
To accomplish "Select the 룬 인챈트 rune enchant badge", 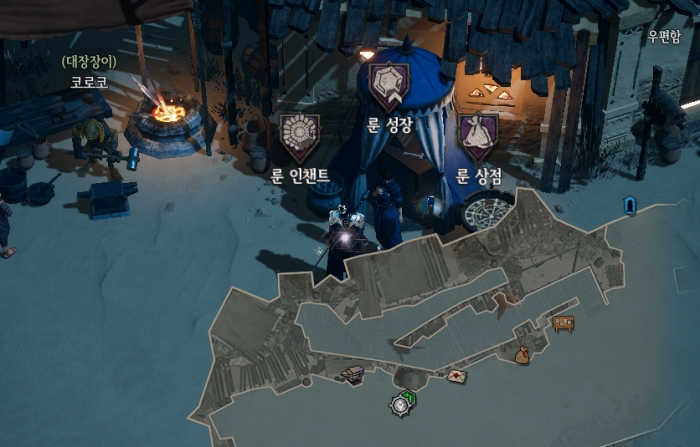I will [x=300, y=137].
